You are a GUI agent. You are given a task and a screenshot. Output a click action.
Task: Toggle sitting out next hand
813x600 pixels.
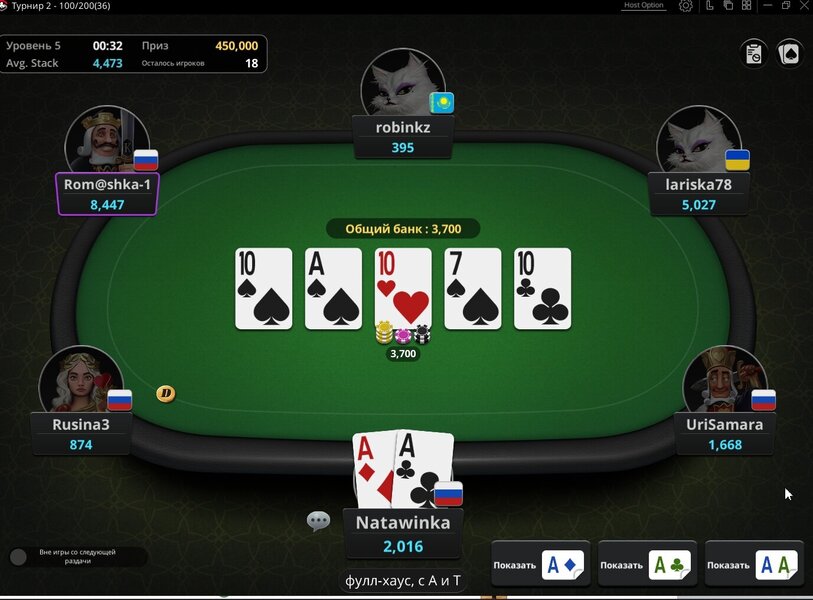pos(18,556)
